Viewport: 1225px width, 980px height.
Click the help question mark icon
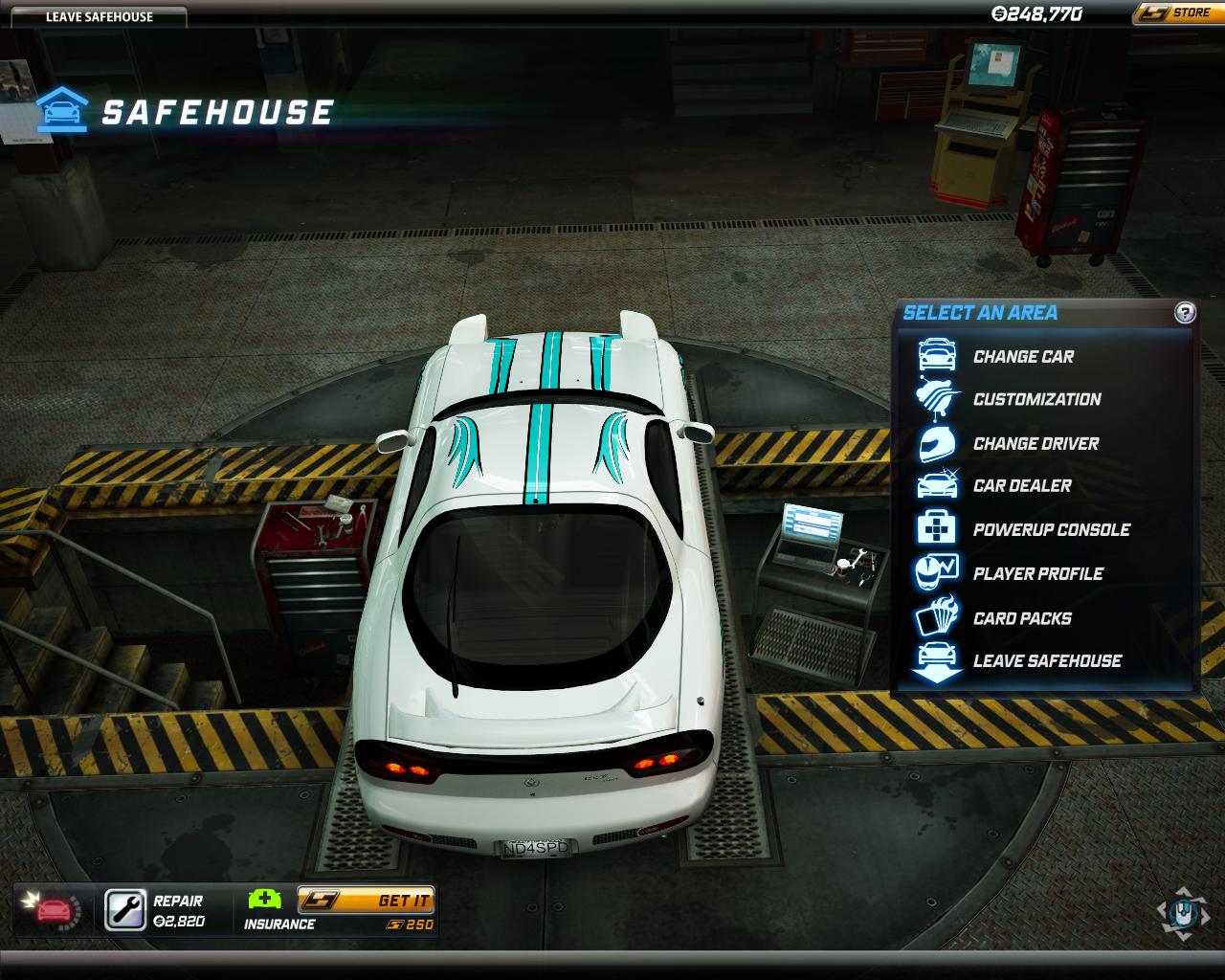pyautogui.click(x=1185, y=313)
